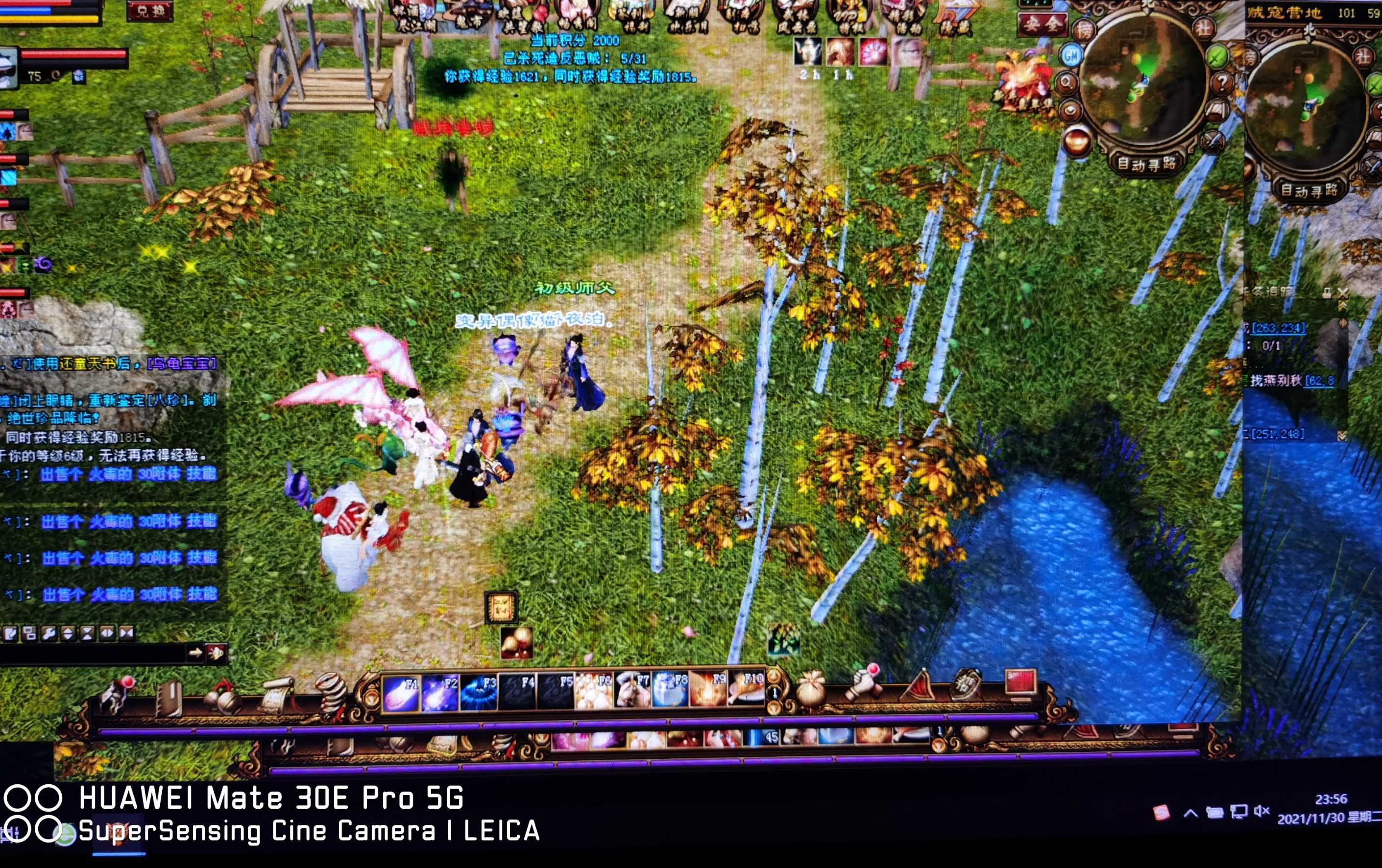1382x868 pixels.
Task: Contact support via the blue GM button
Action: (x=1071, y=56)
